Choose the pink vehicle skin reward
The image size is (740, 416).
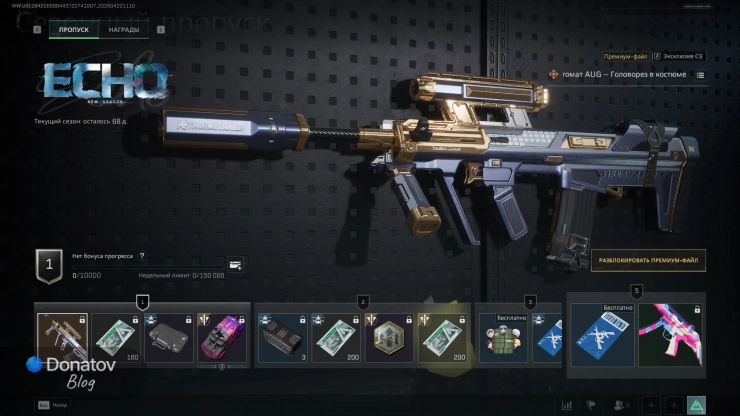coord(221,338)
